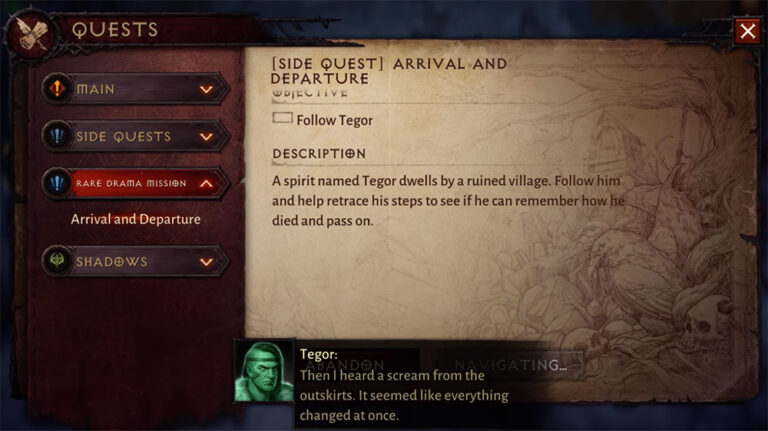
Task: Collapse the Rare Drama Mission category
Action: tap(135, 183)
